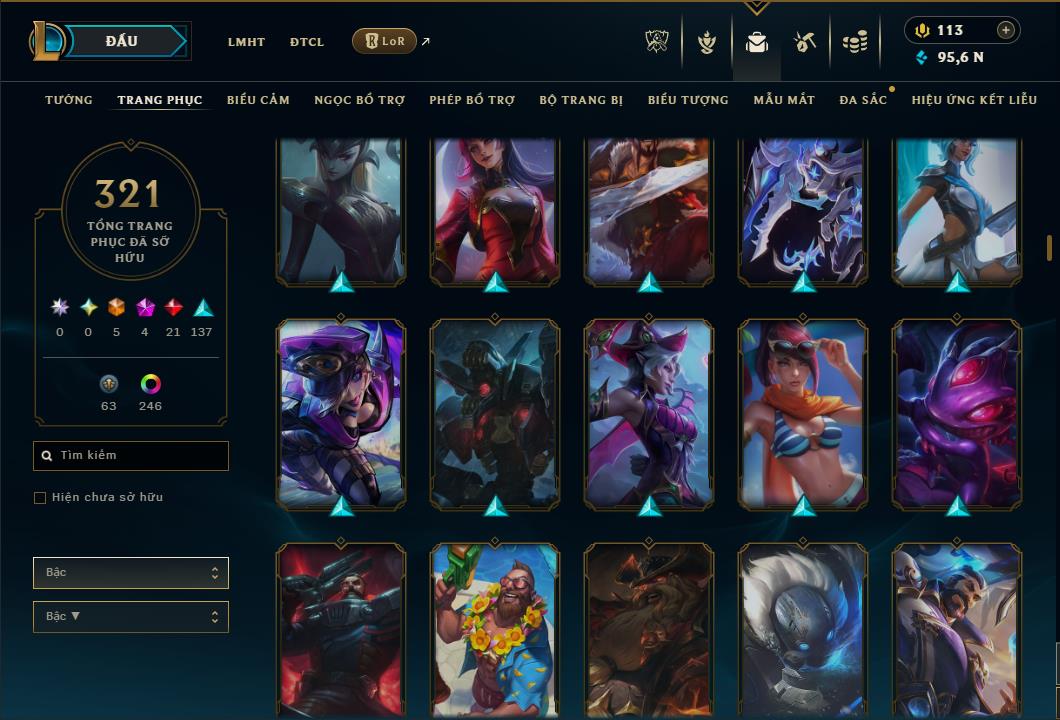Launch the LoR link button
The height and width of the screenshot is (720, 1060).
click(x=385, y=41)
